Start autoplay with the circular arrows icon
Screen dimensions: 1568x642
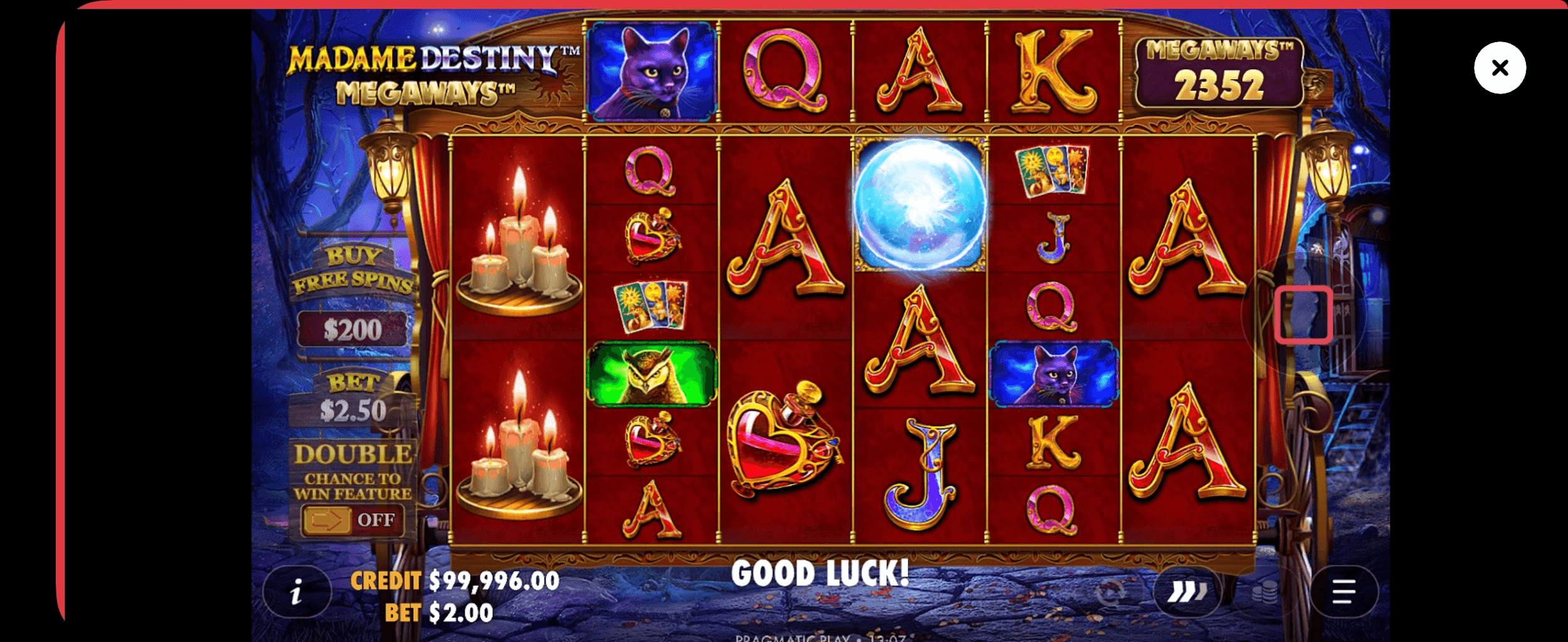pos(1110,592)
